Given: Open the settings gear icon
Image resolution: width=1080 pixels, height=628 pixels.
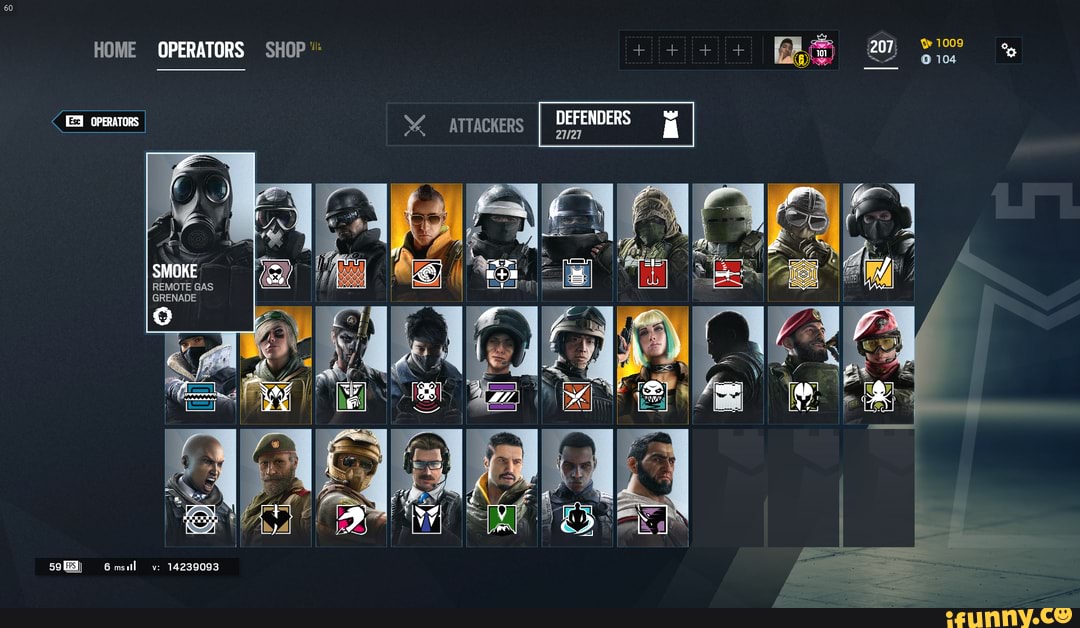Looking at the screenshot, I should coord(1008,51).
